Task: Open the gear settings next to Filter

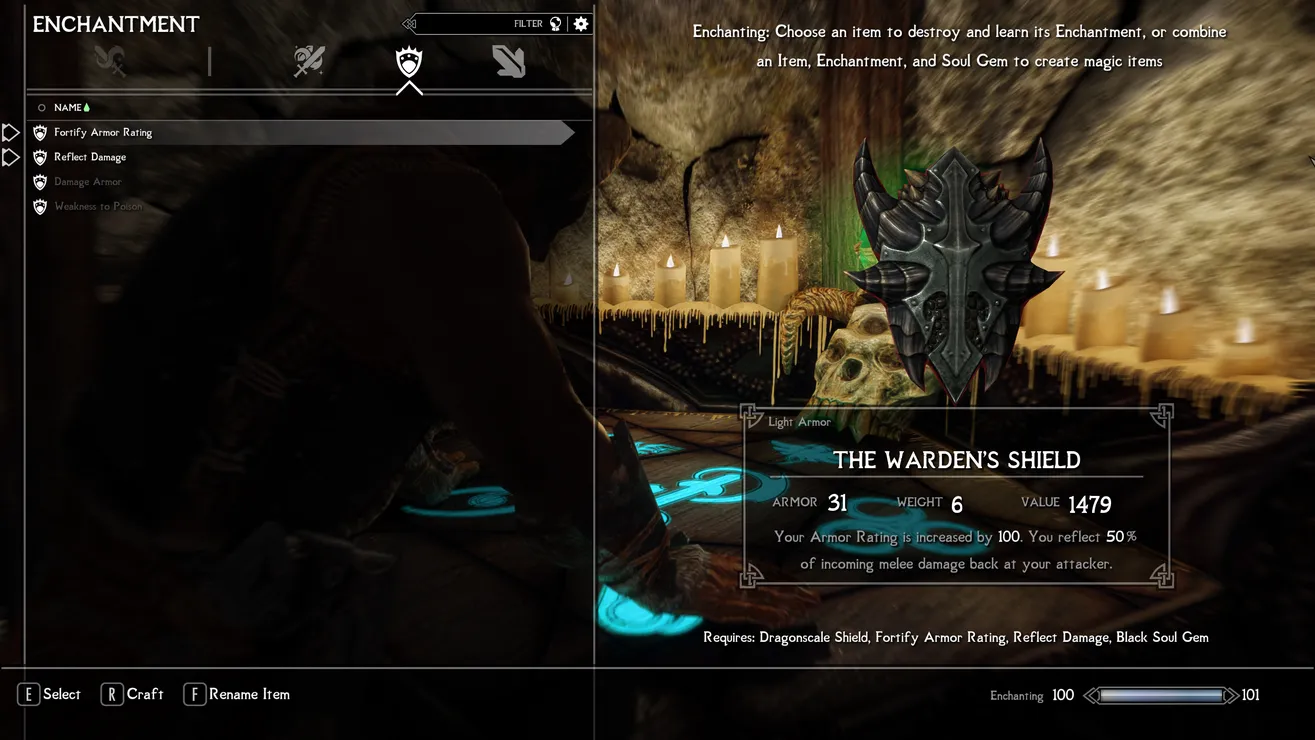Action: click(x=581, y=24)
